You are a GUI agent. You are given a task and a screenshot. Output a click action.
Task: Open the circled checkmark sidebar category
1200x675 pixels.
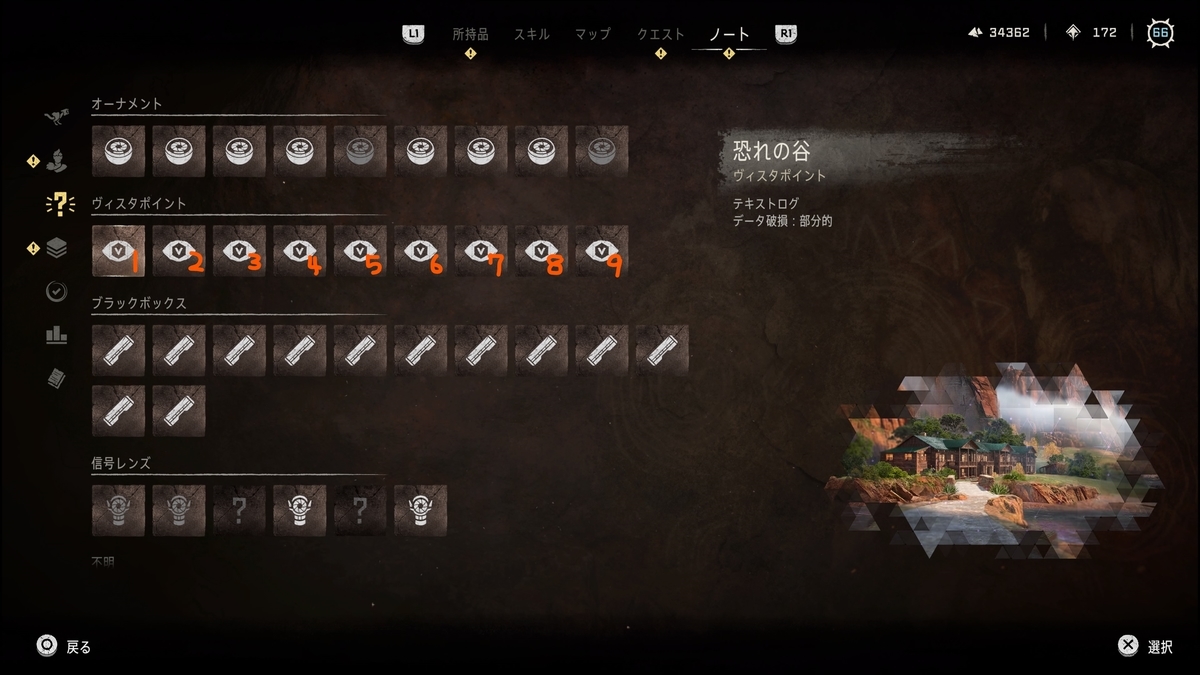(x=57, y=292)
